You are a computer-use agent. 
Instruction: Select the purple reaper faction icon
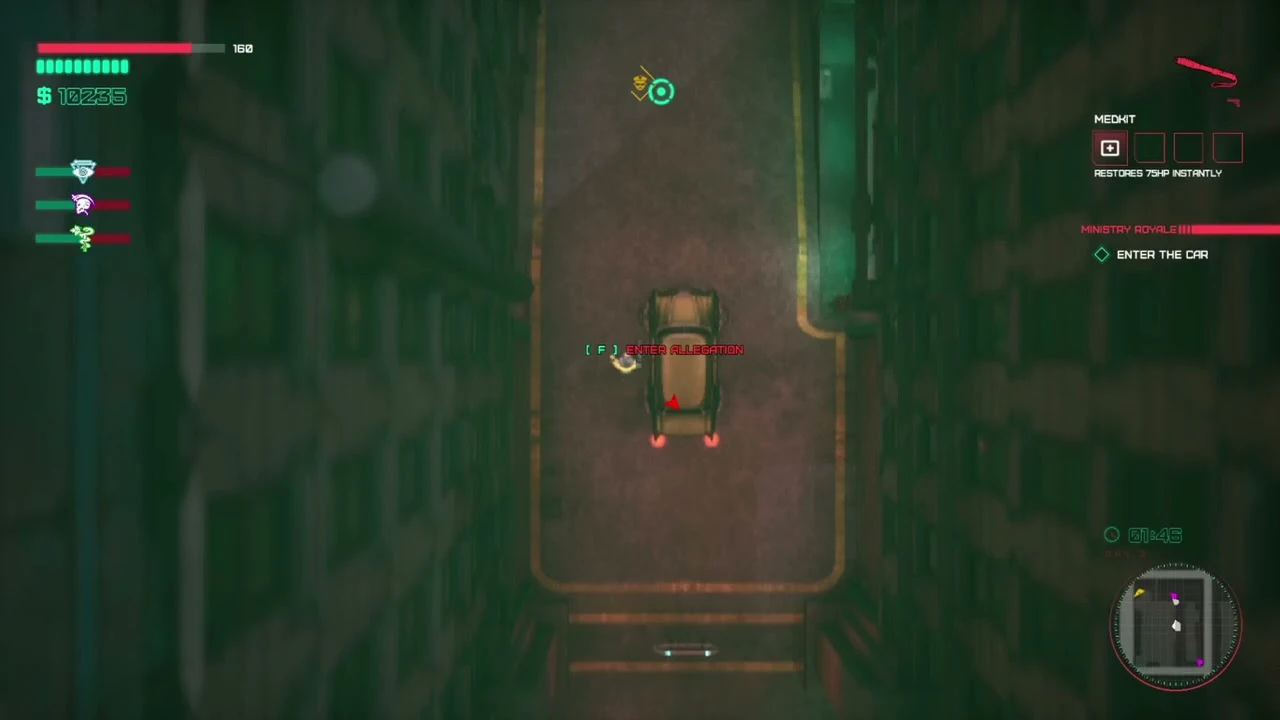pyautogui.click(x=82, y=204)
